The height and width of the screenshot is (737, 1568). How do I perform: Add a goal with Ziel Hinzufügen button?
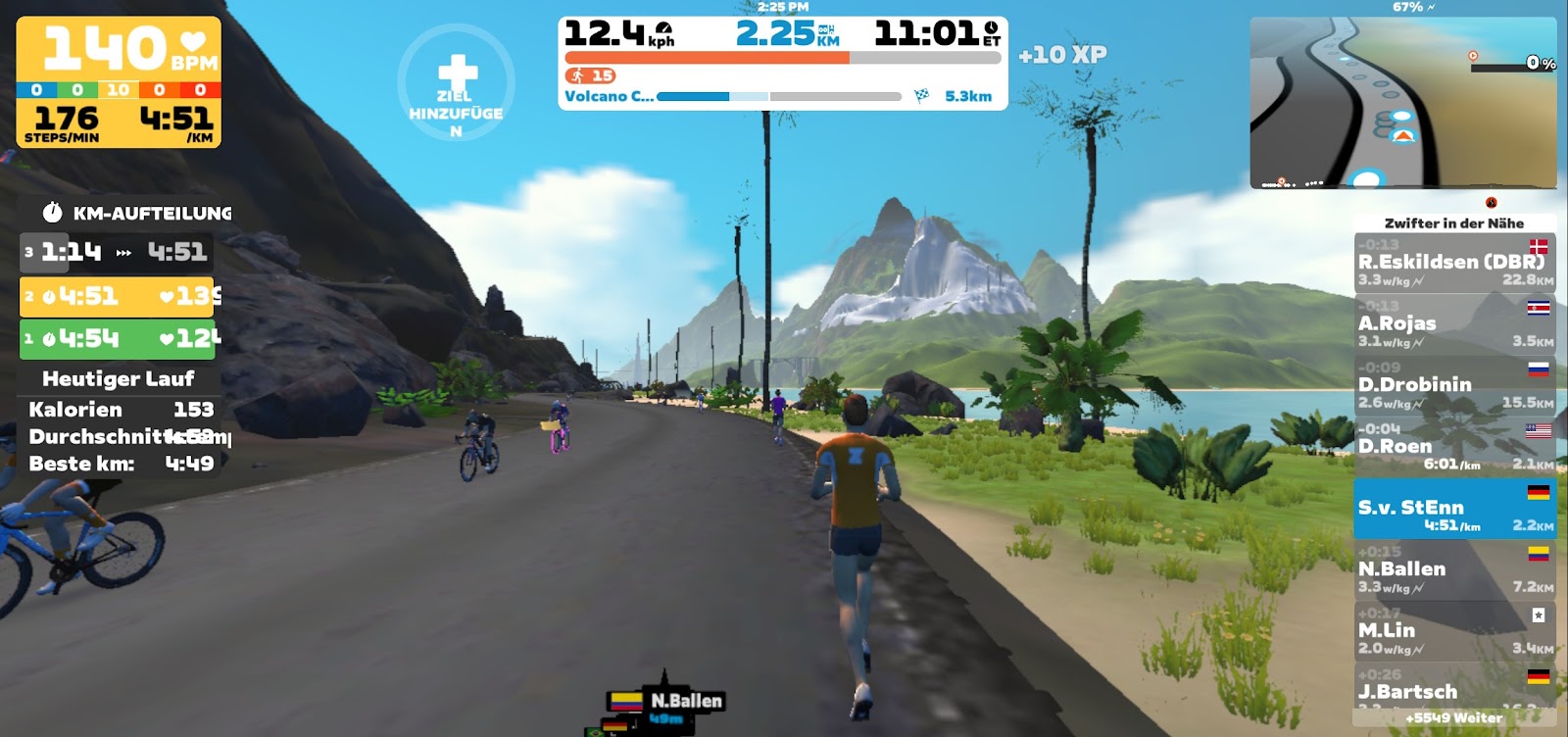click(456, 85)
